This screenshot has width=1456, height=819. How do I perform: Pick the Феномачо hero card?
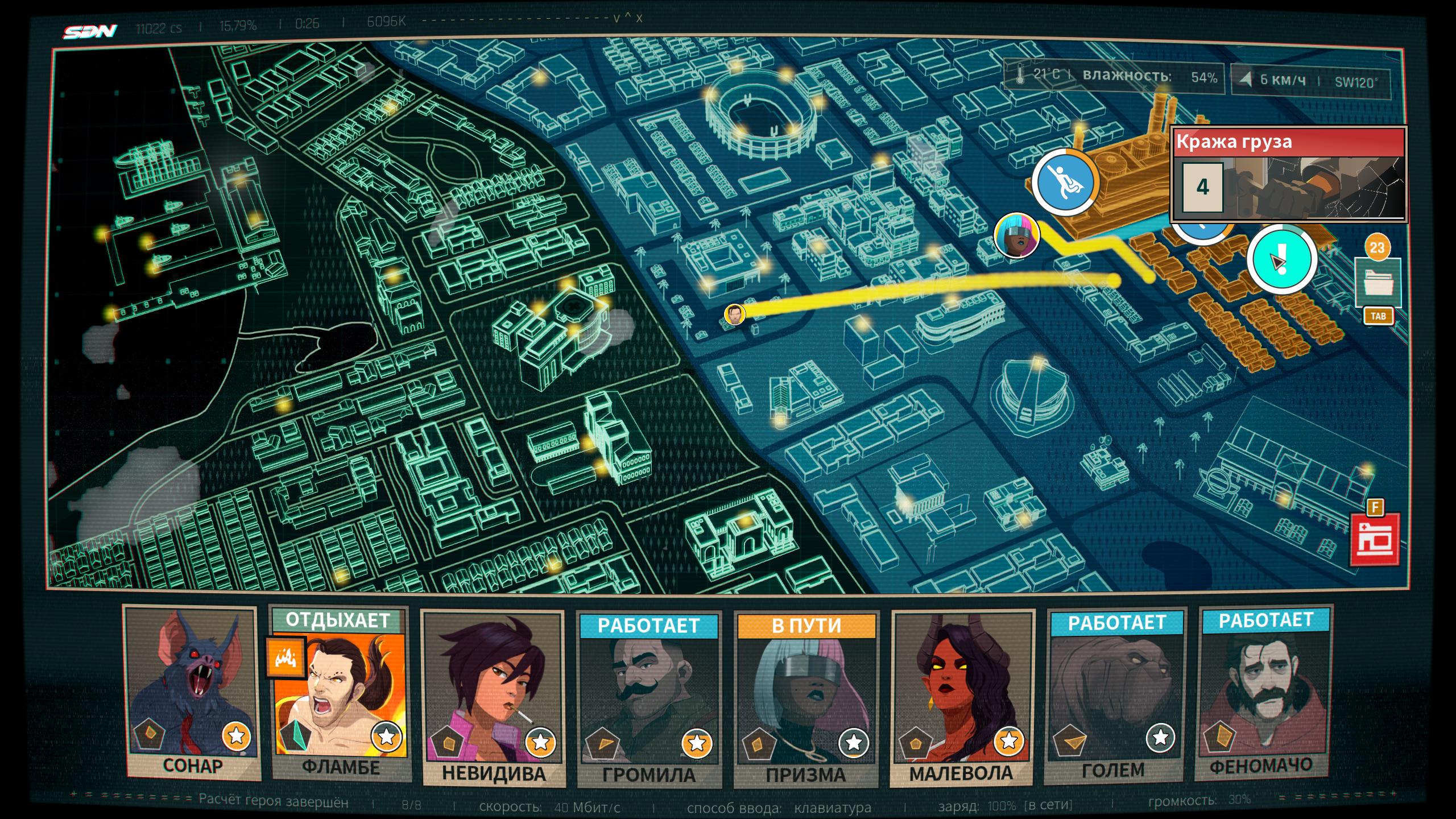pos(1264,693)
